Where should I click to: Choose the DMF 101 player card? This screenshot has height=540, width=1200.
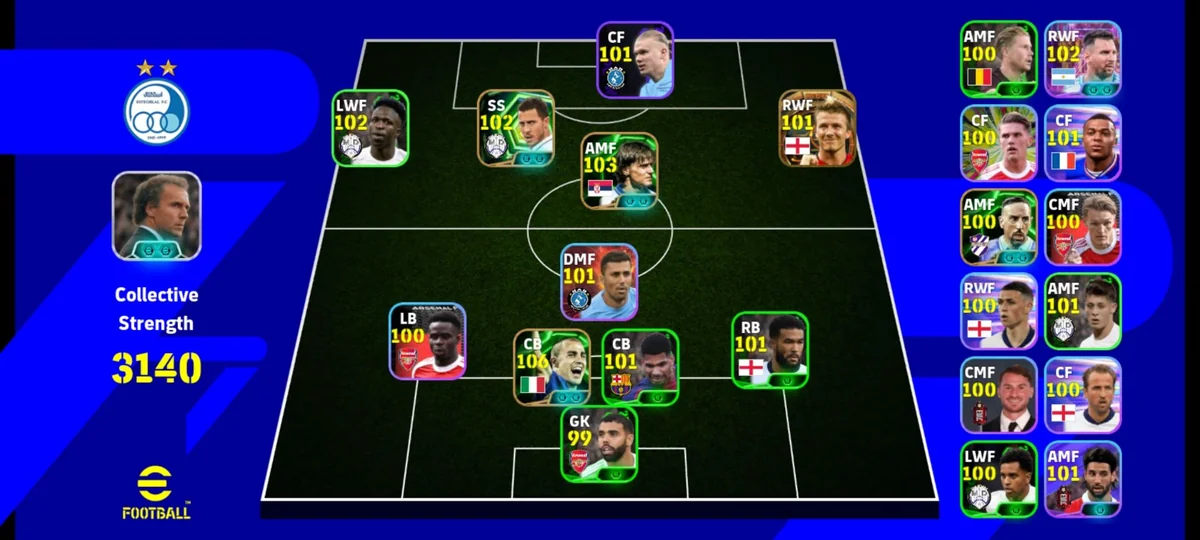[x=599, y=282]
